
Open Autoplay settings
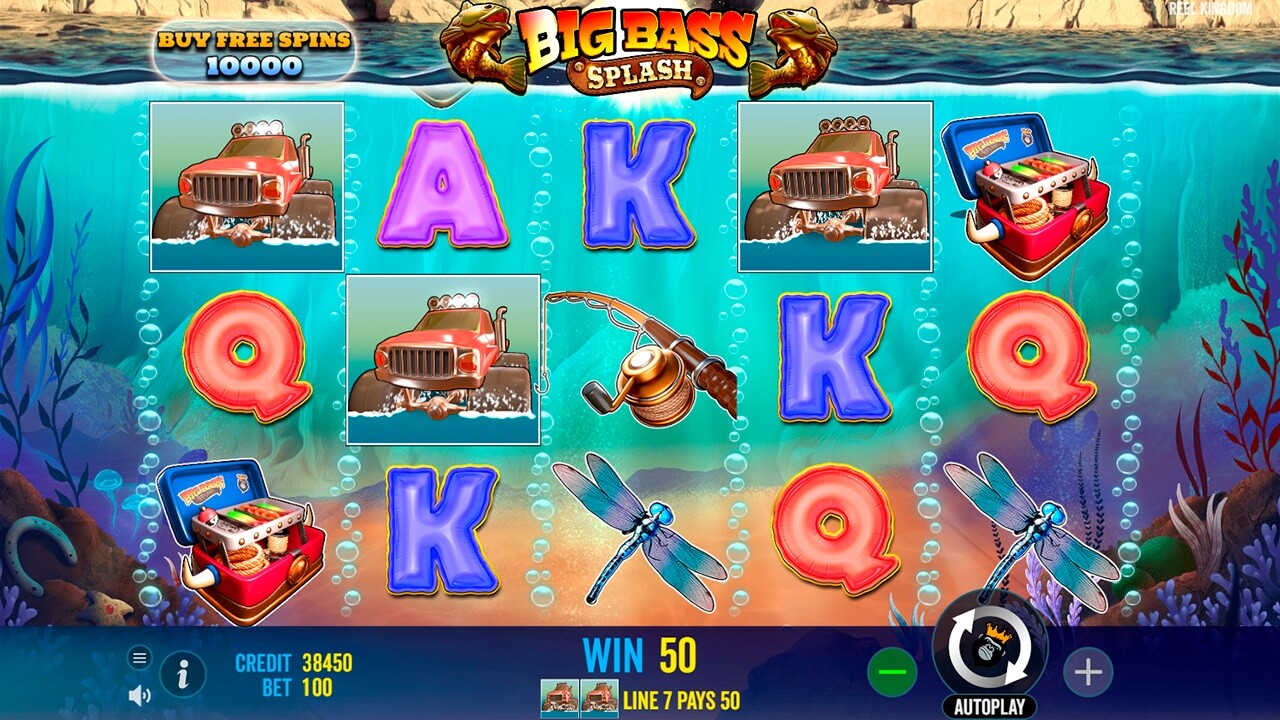pos(988,703)
